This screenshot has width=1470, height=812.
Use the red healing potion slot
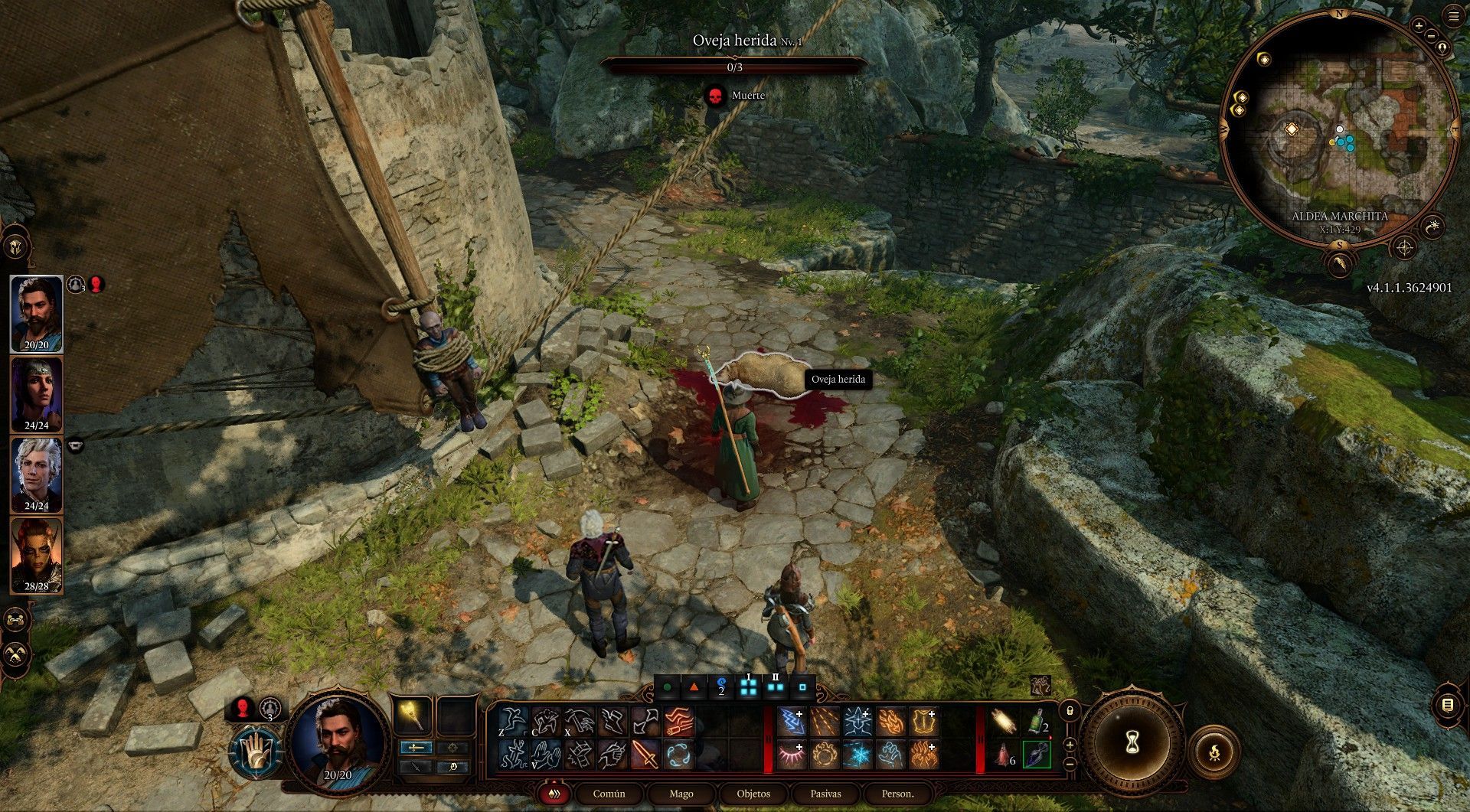click(1004, 755)
